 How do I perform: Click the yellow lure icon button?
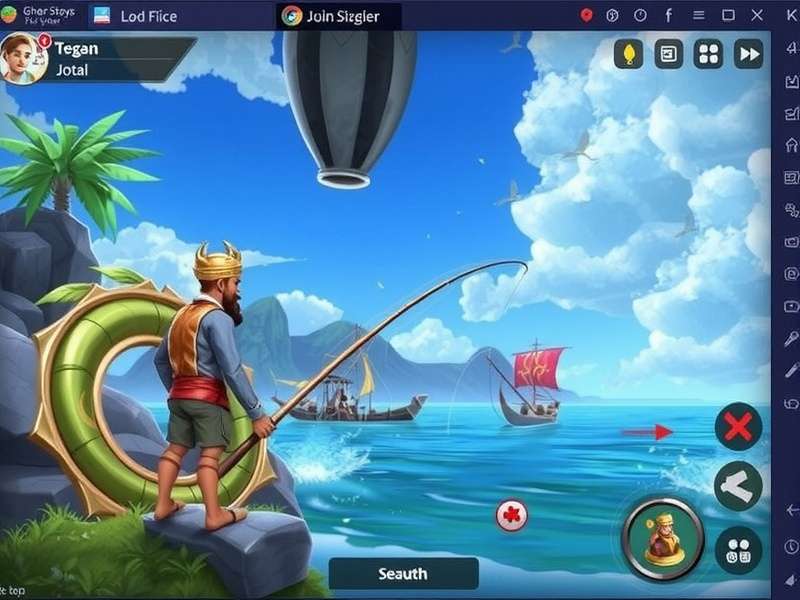click(x=629, y=54)
